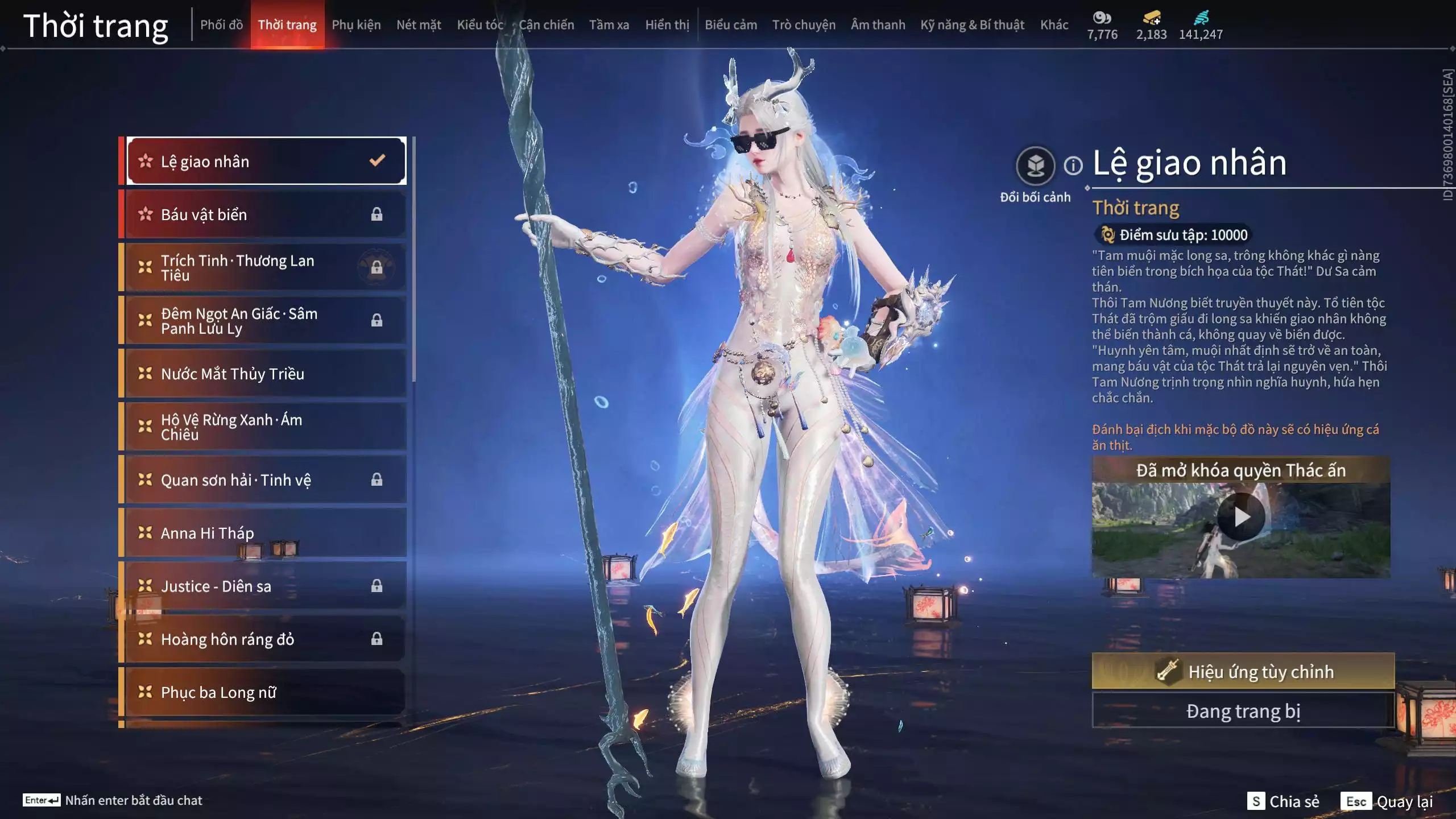Go back with Quay lại

pyautogui.click(x=1387, y=801)
